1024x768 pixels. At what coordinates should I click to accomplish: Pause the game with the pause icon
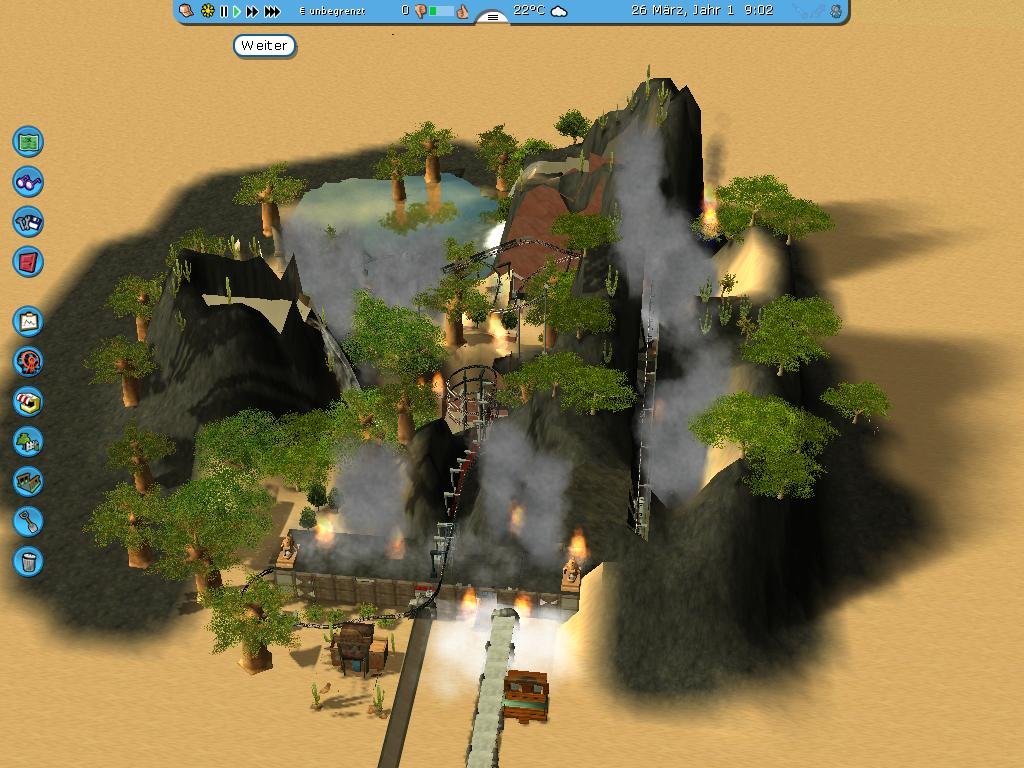point(224,11)
